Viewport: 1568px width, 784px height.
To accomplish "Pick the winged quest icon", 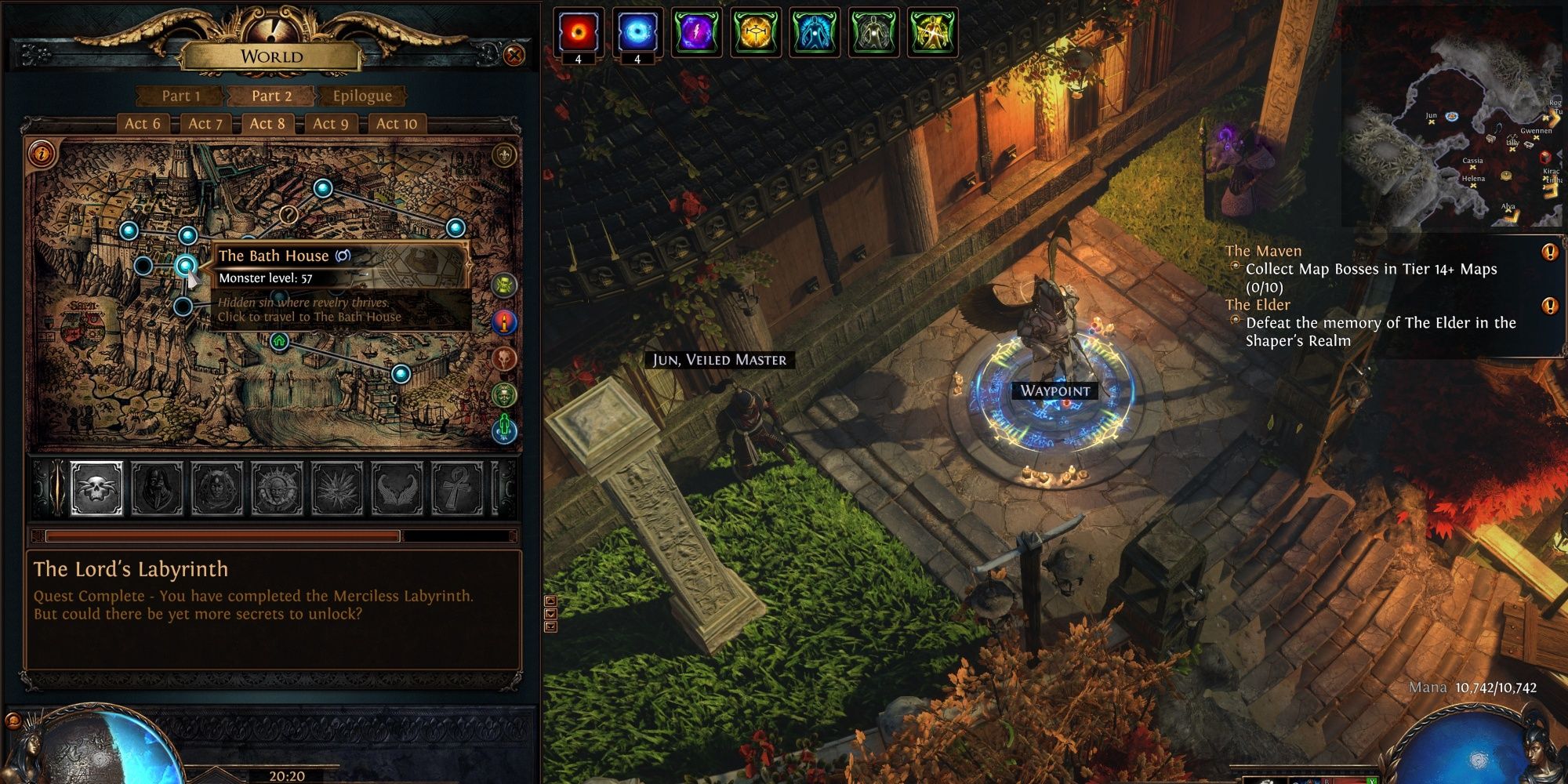I will pyautogui.click(x=397, y=488).
